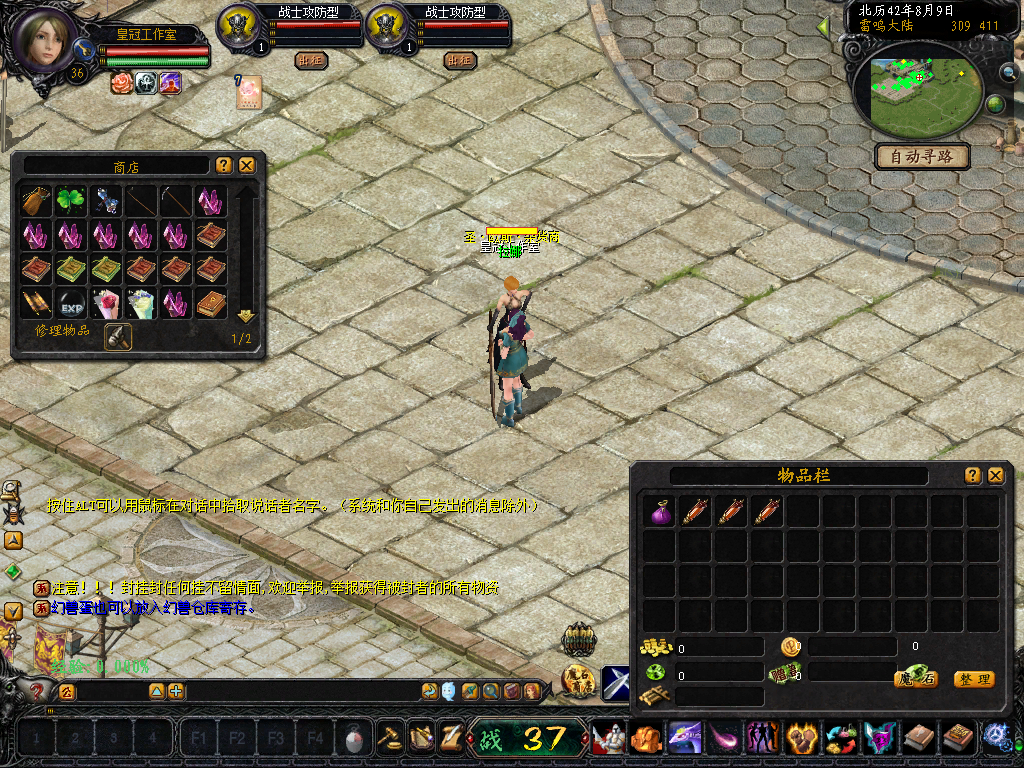Click the 魔石 button in inventory
This screenshot has width=1024, height=768.
[x=914, y=679]
